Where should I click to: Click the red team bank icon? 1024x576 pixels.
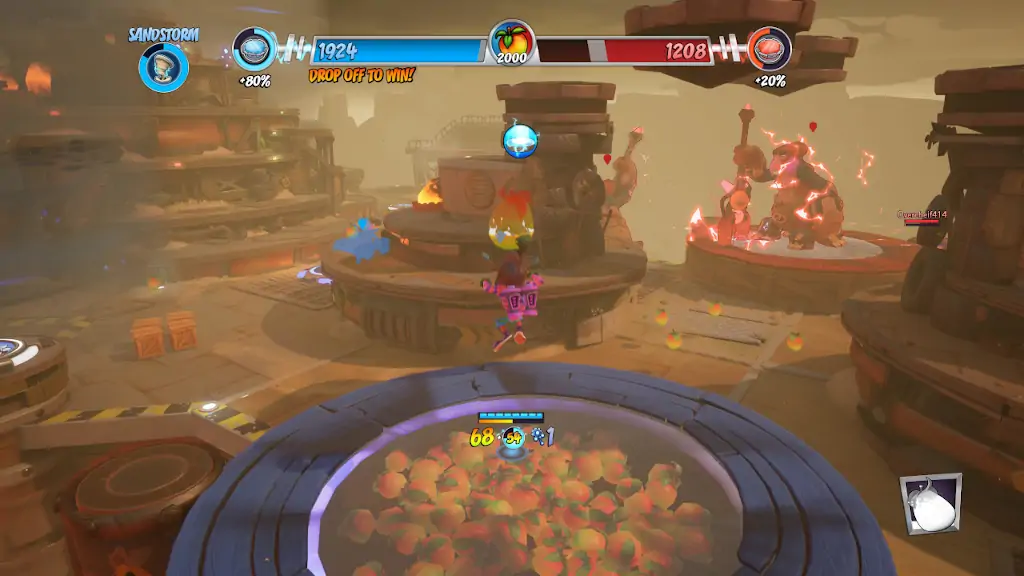769,48
